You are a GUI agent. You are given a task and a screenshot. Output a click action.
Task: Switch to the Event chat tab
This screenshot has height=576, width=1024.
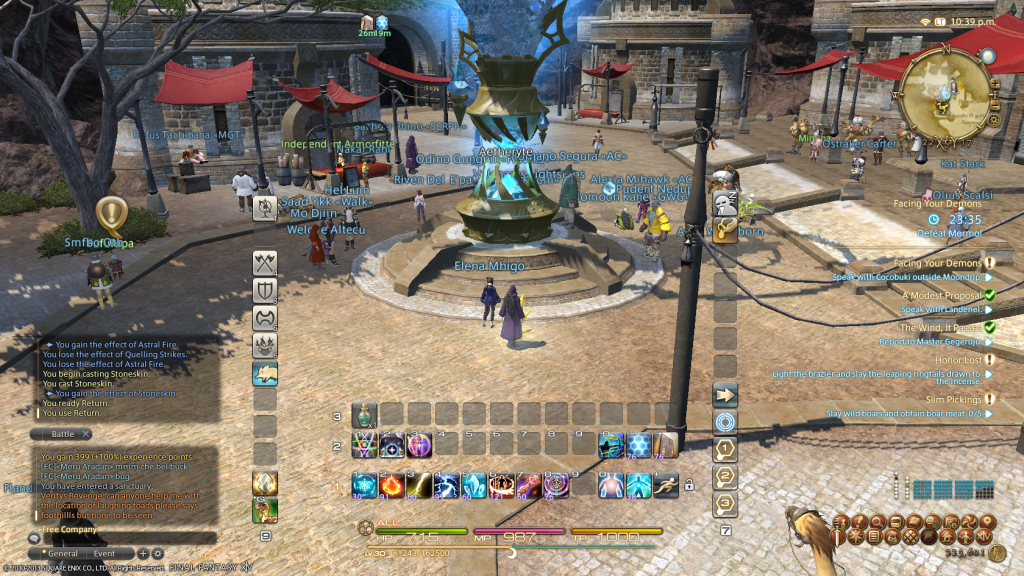tap(105, 553)
